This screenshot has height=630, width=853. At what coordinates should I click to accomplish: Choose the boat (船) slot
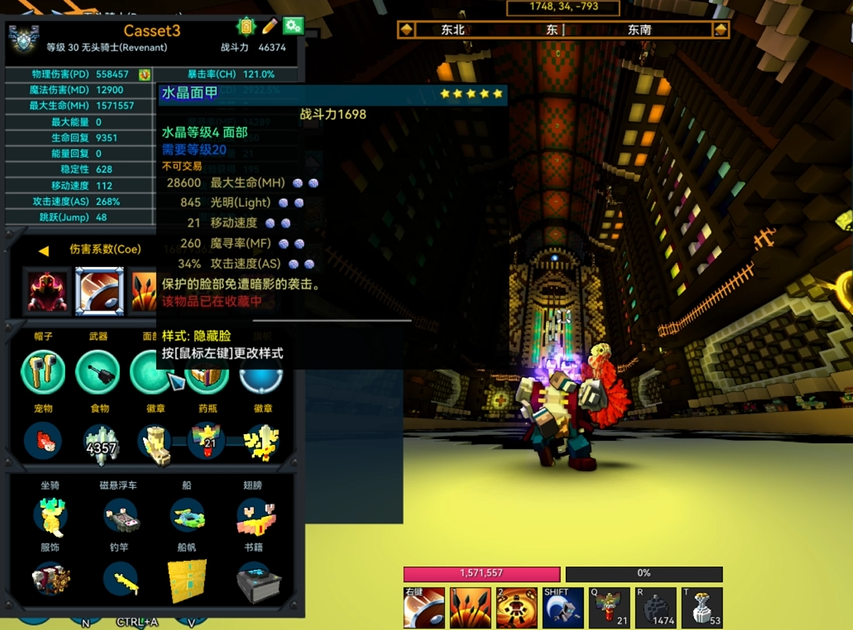(187, 515)
